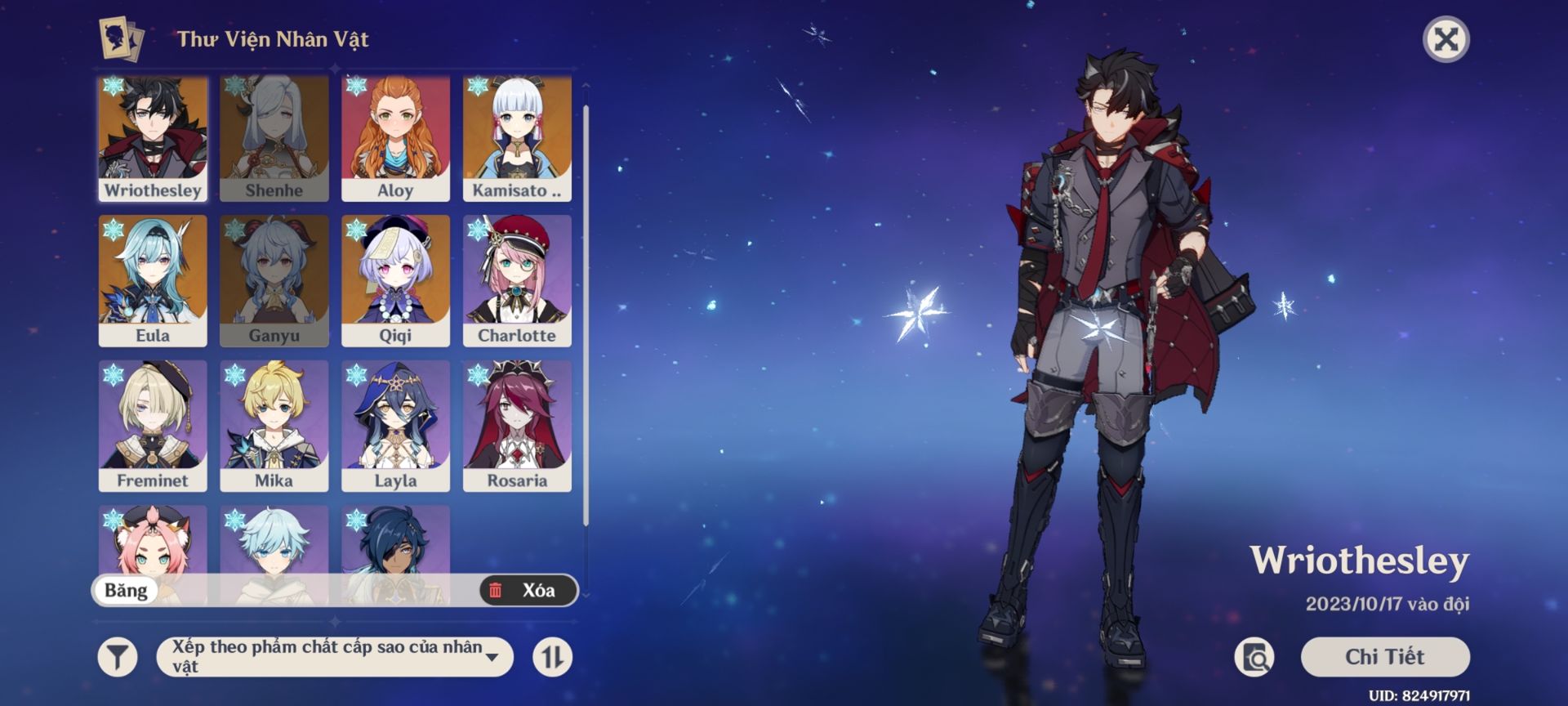Select Eula's character portrait
Image resolution: width=1568 pixels, height=706 pixels.
click(x=153, y=280)
